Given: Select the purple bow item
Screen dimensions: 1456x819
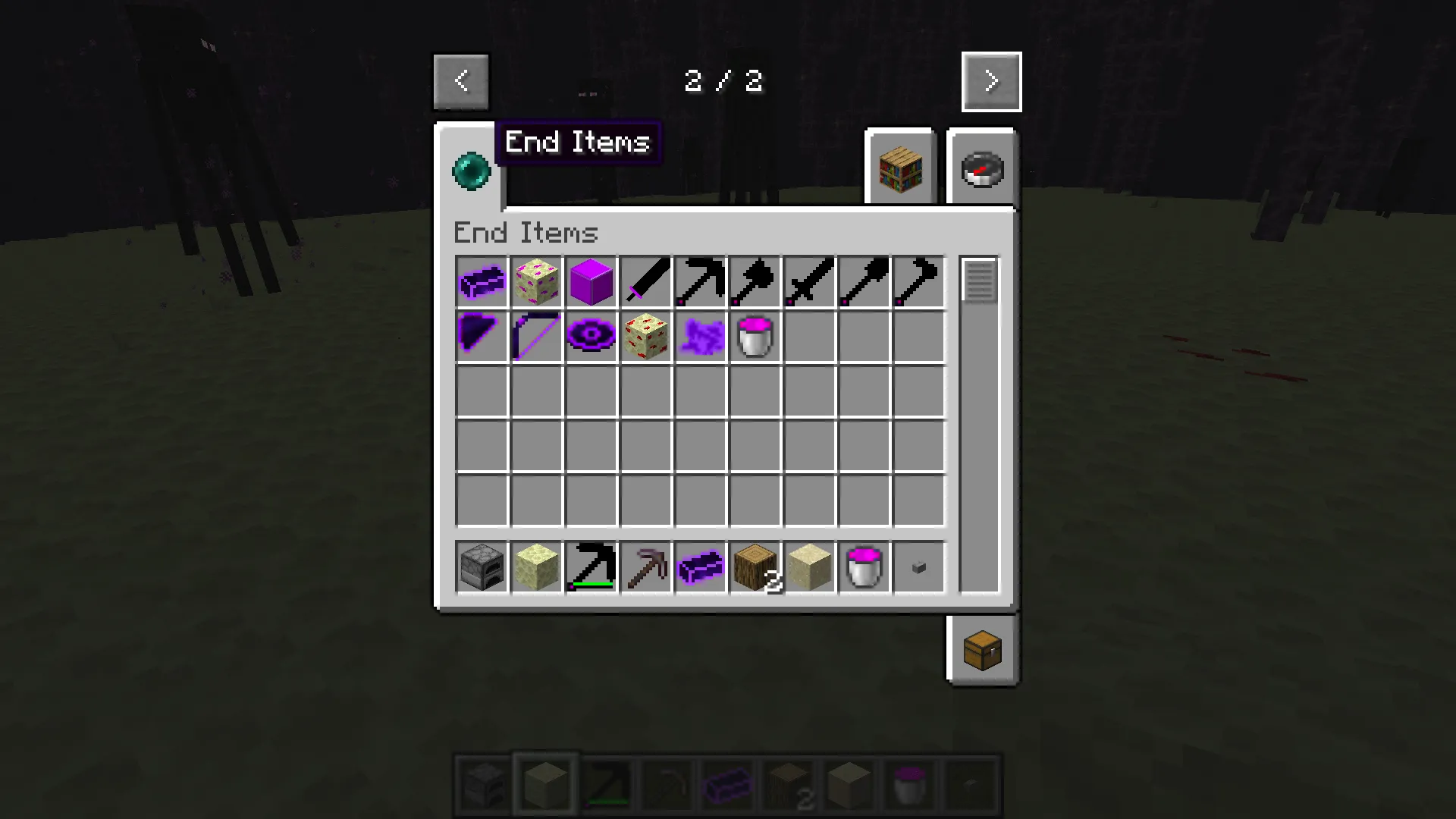Looking at the screenshot, I should tap(535, 337).
